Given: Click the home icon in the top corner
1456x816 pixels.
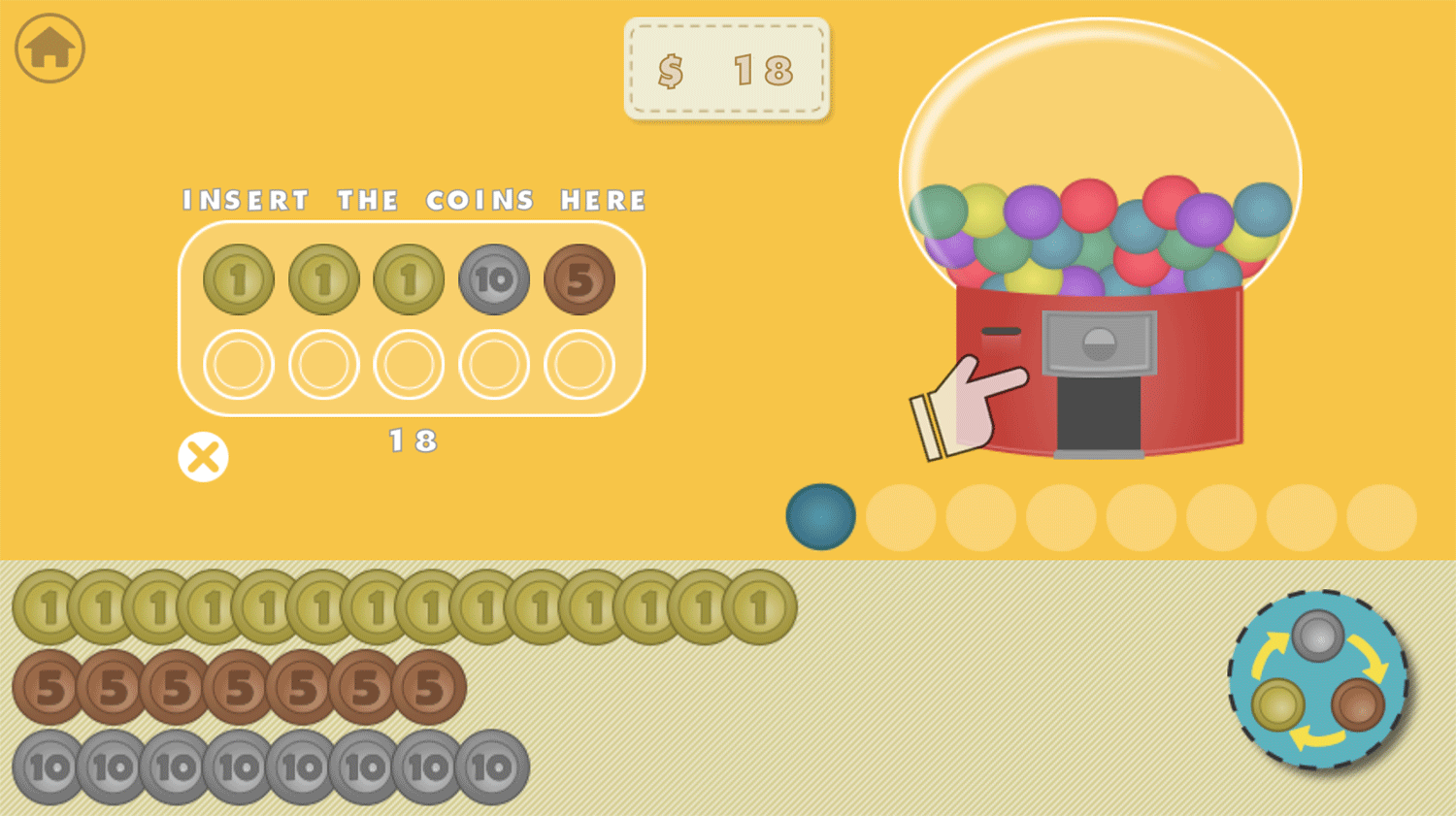Looking at the screenshot, I should click(x=48, y=47).
